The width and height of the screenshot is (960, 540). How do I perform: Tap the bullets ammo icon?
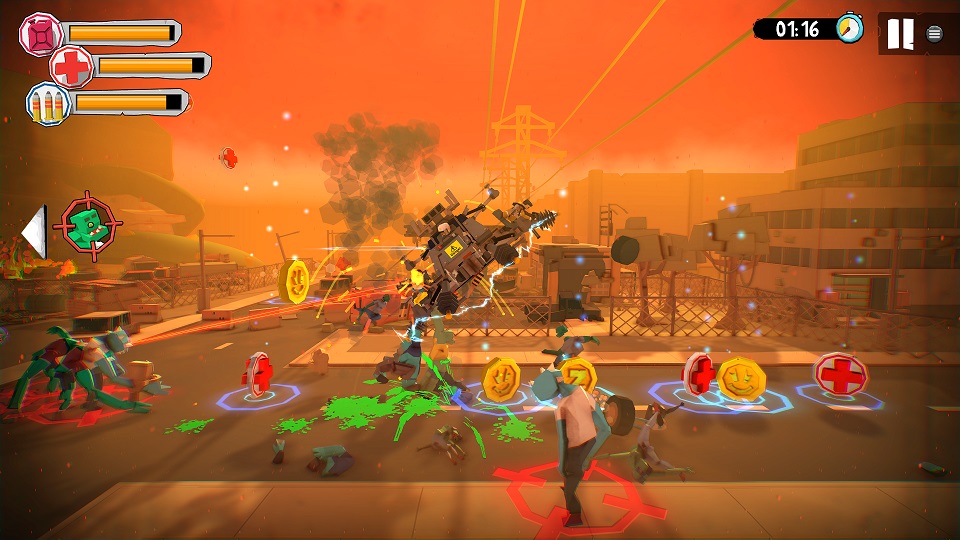tap(48, 103)
